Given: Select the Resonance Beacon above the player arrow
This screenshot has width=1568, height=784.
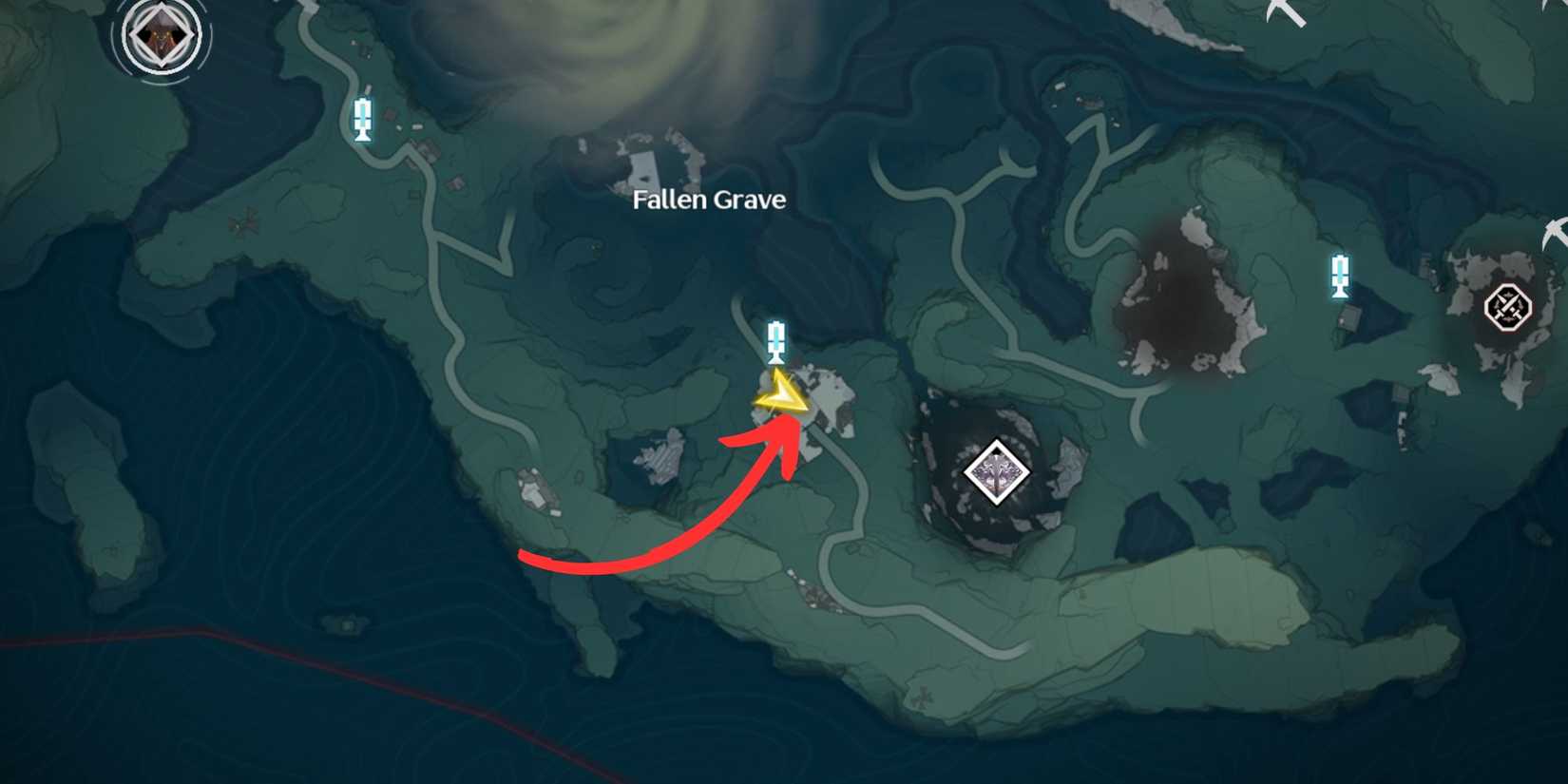Looking at the screenshot, I should pos(777,342).
